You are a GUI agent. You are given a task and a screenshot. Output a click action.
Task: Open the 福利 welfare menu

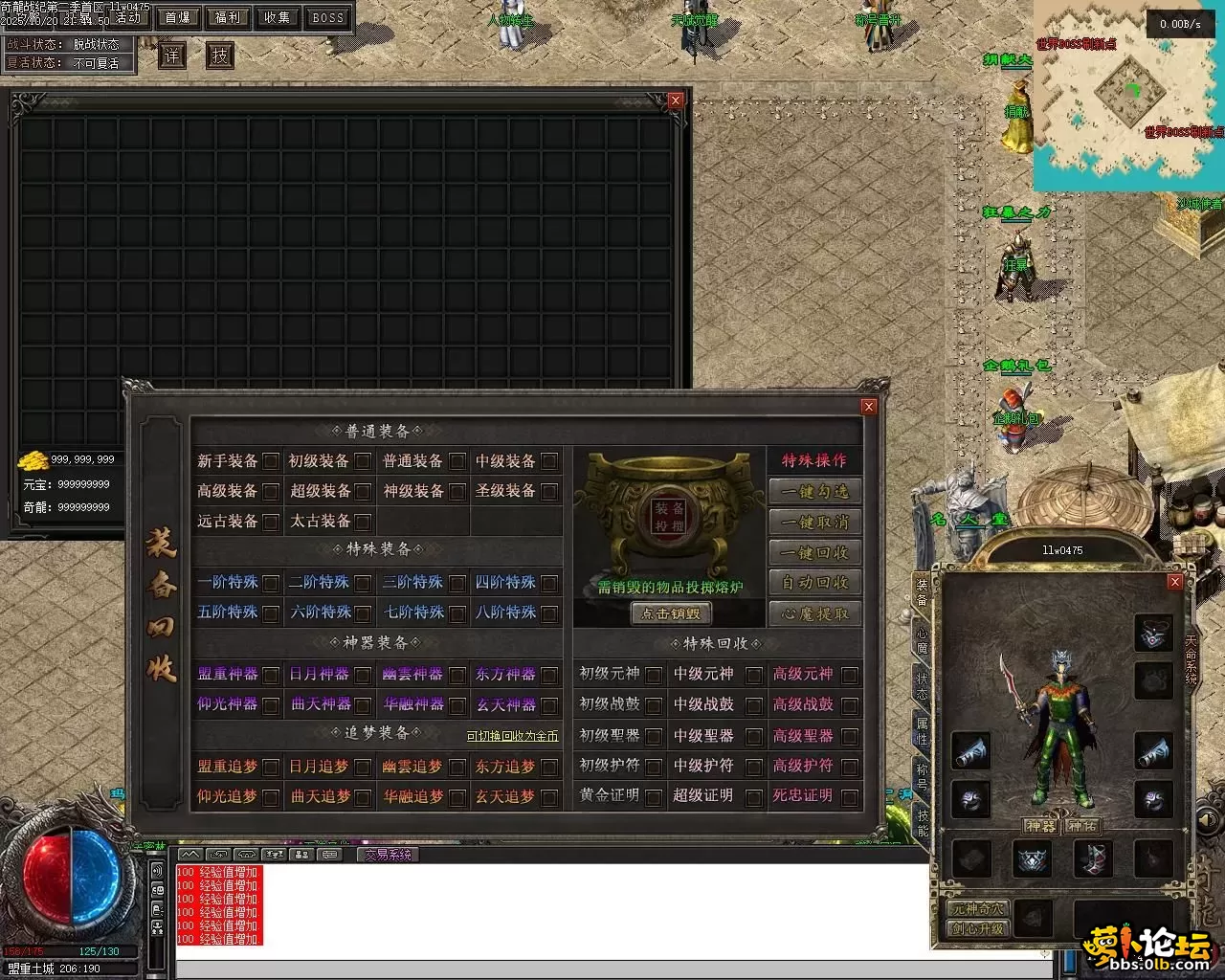(x=228, y=17)
